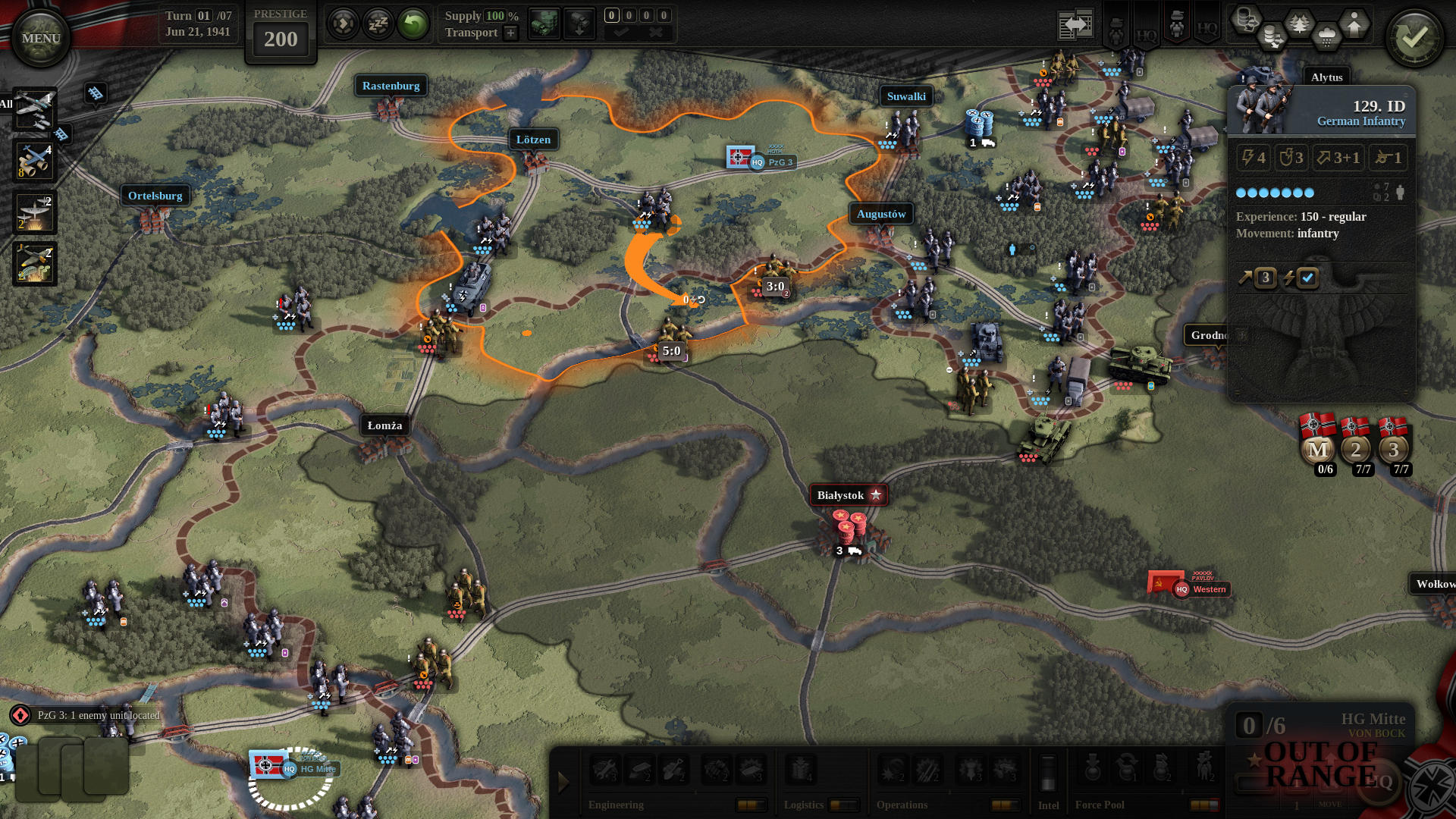Click the Transport plus expander
The height and width of the screenshot is (819, 1456).
(x=511, y=32)
